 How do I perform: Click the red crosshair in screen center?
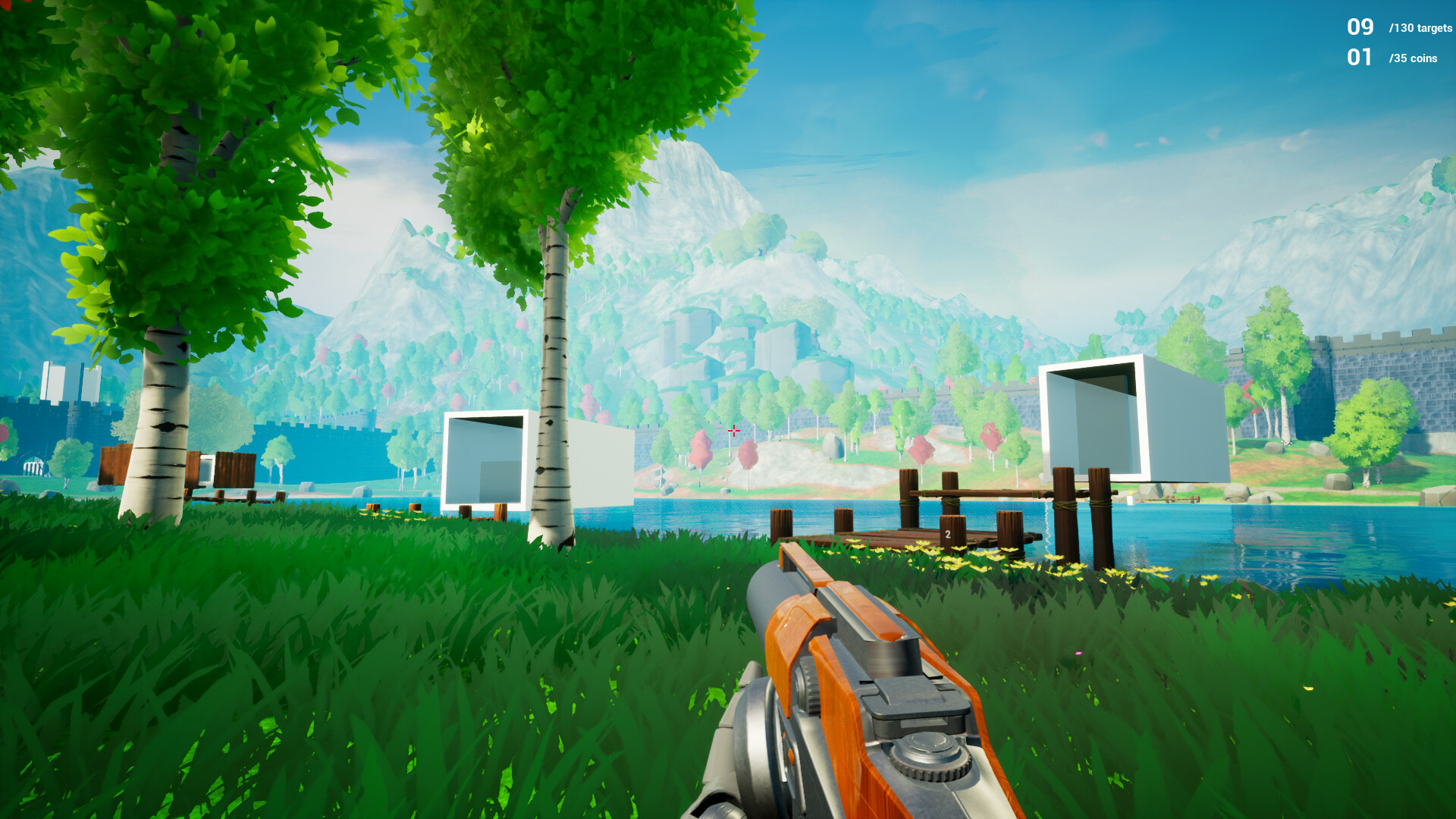point(733,430)
